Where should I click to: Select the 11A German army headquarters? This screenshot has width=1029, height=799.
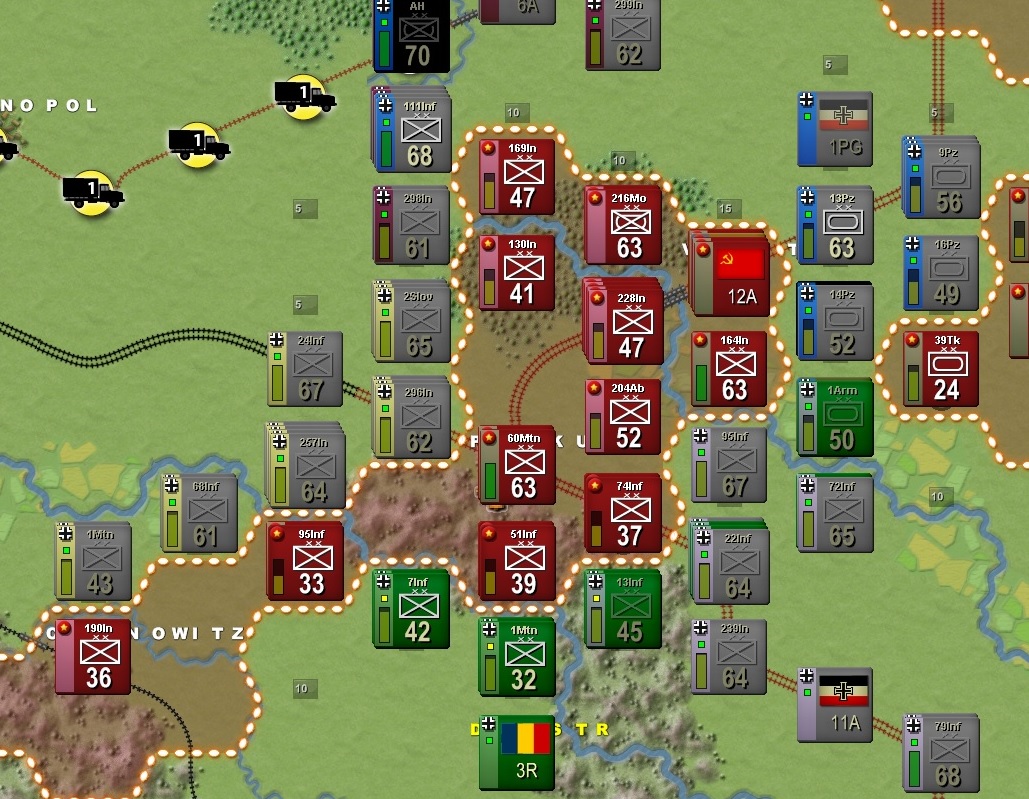[x=836, y=705]
